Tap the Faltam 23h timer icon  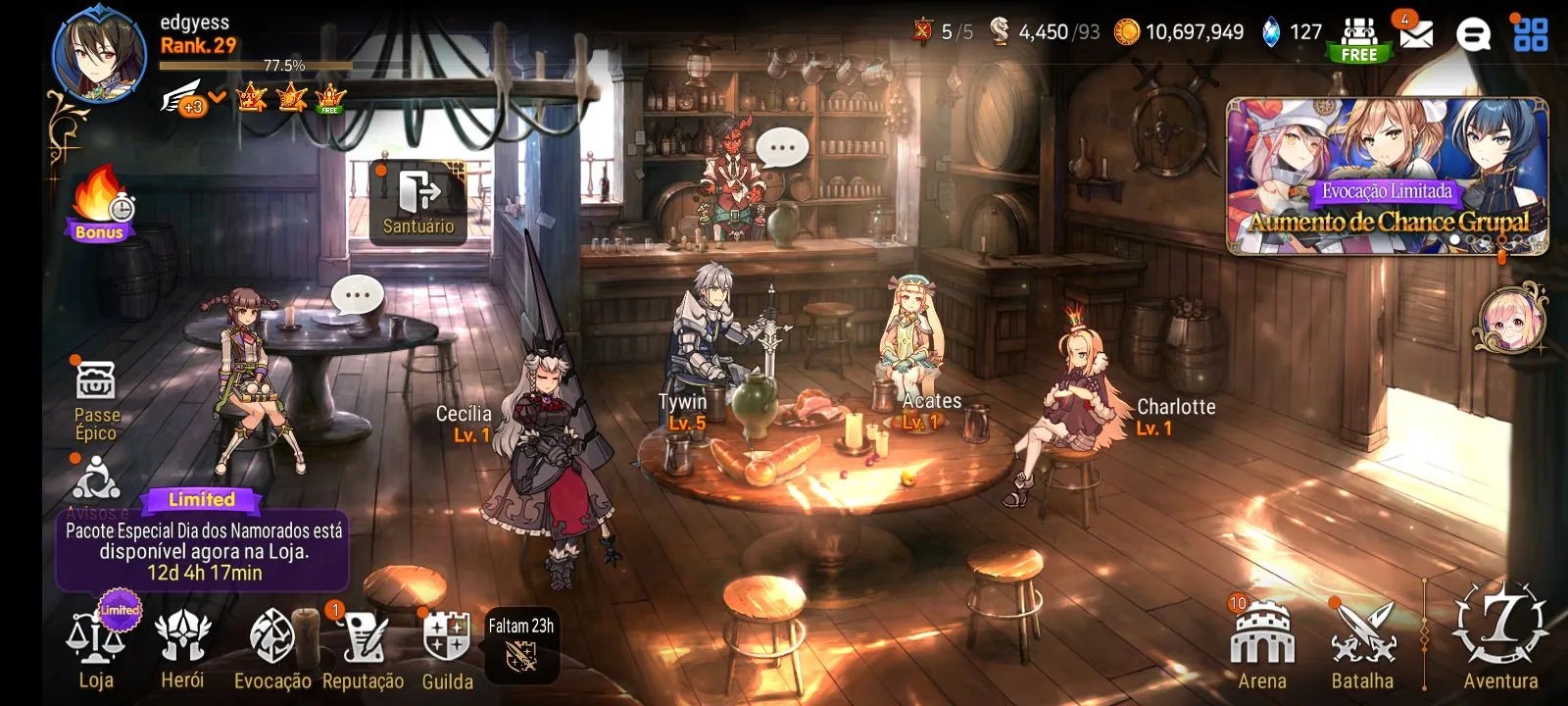tap(521, 644)
